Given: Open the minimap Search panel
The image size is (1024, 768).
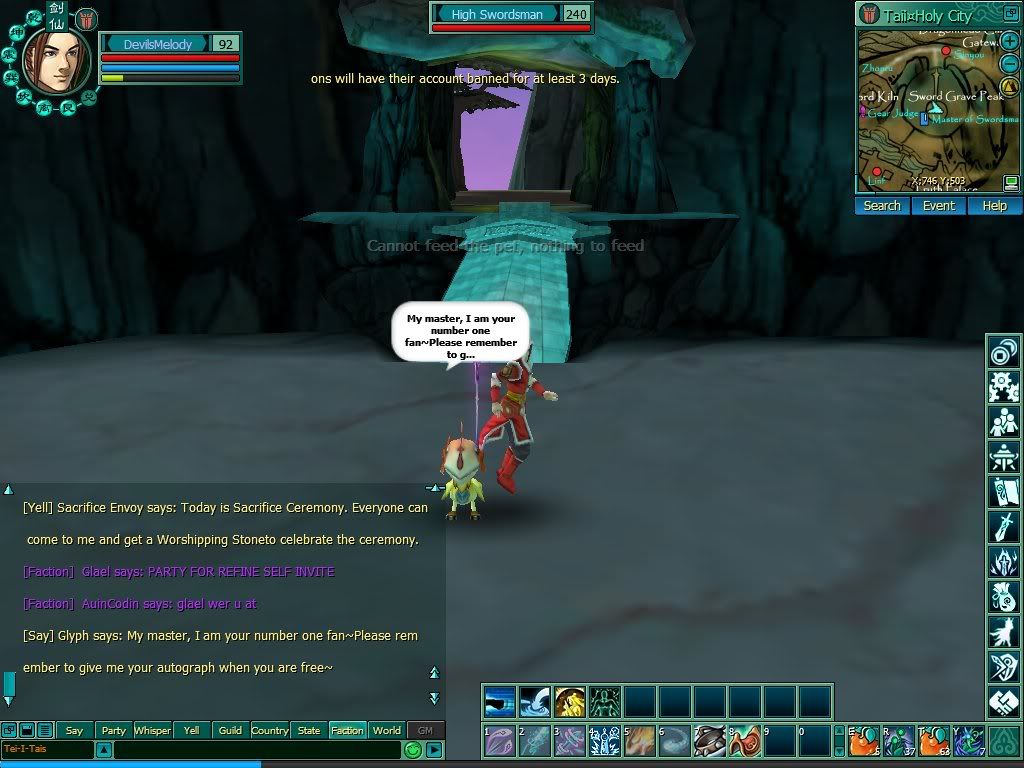Looking at the screenshot, I should pyautogui.click(x=882, y=206).
